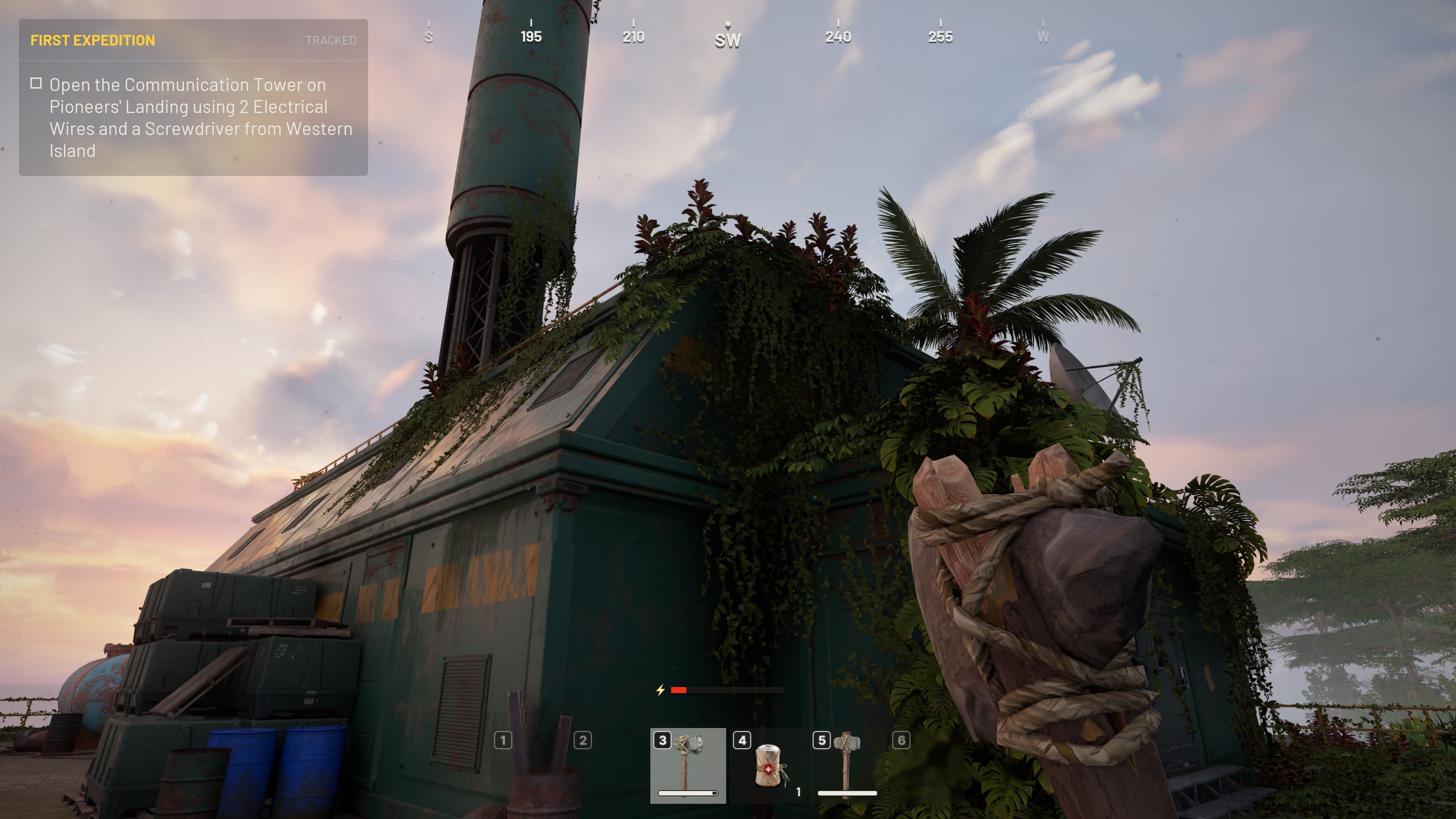The image size is (1456, 819).
Task: Tick the Communication Tower objective checkbox
Action: (x=36, y=84)
